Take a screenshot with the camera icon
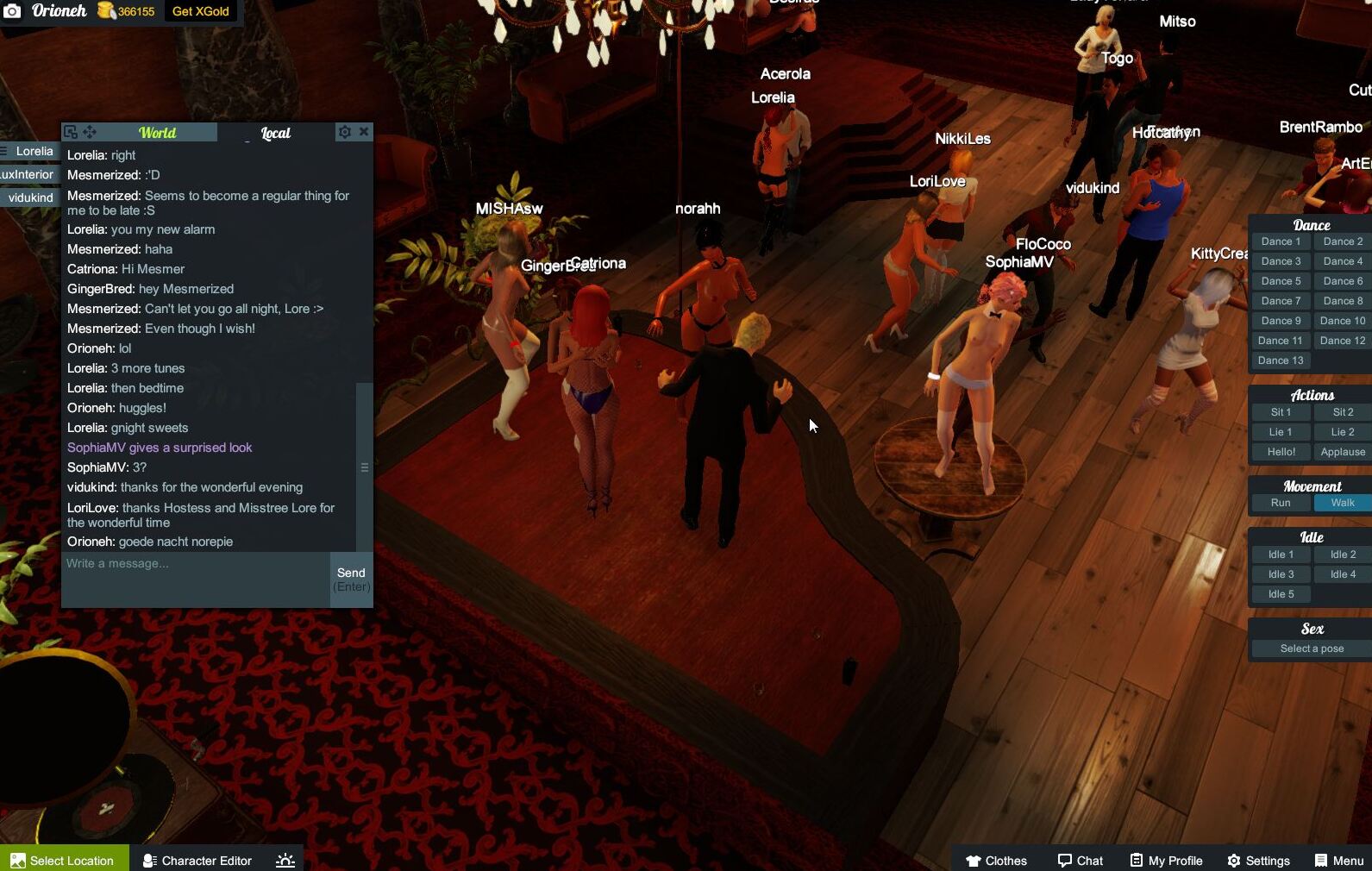Screen dimensions: 1372x871 point(12,11)
